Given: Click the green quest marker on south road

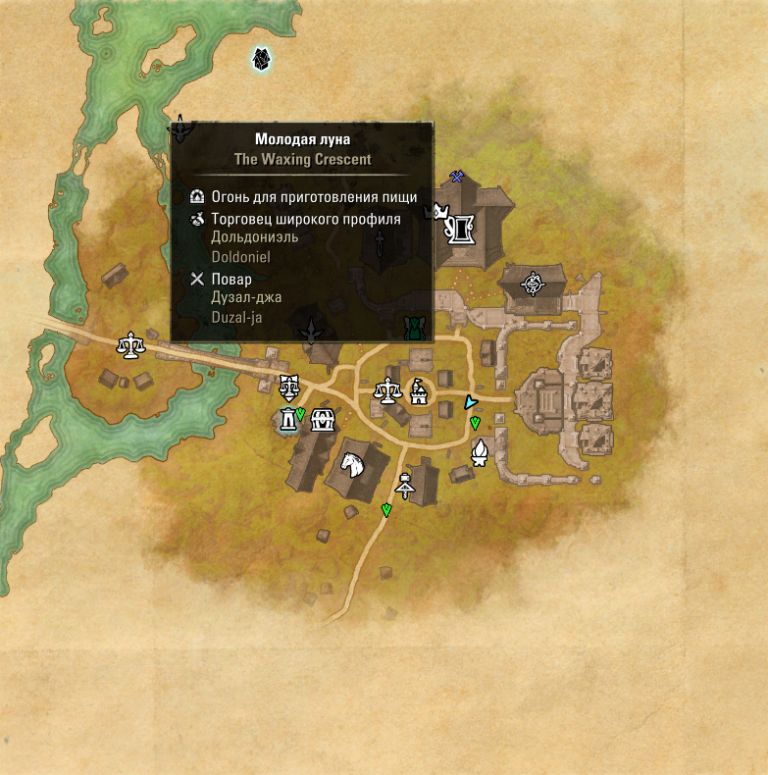Looking at the screenshot, I should point(386,511).
